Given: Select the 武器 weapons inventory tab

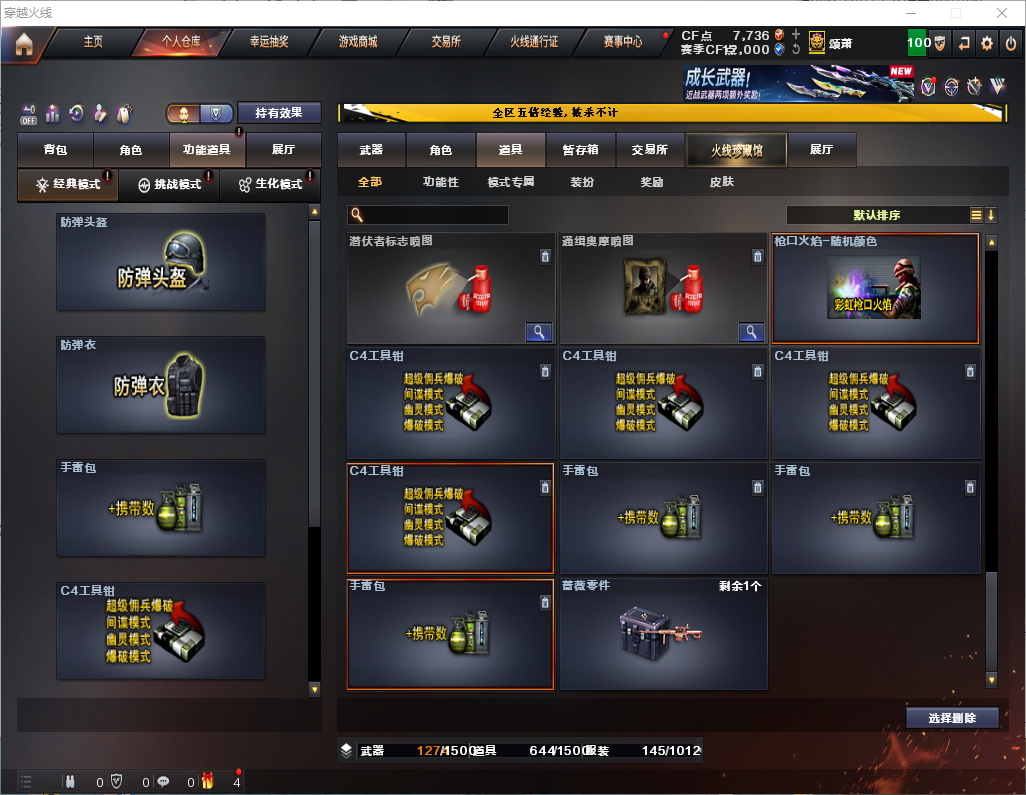Looking at the screenshot, I should (x=371, y=150).
